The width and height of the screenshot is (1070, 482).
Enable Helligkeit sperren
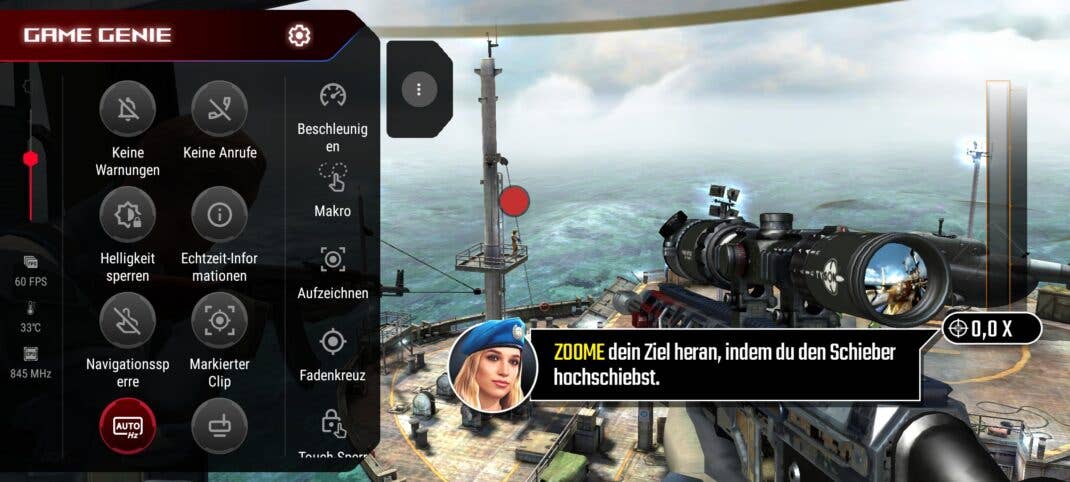(128, 215)
